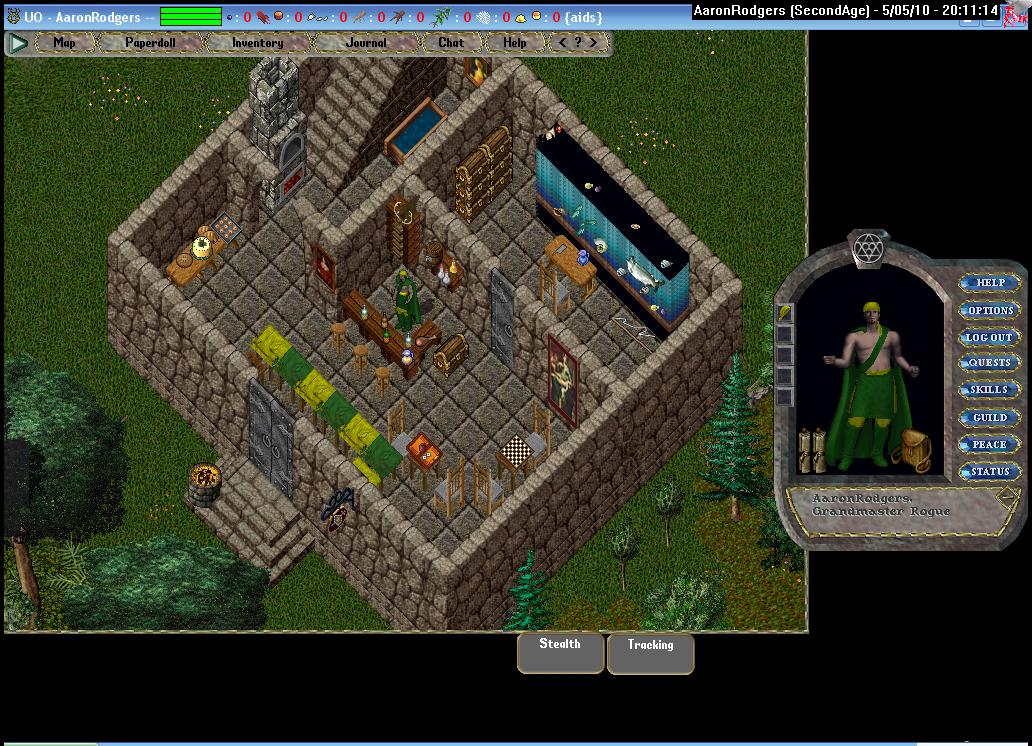Activate the Tracking skill button

pos(650,652)
